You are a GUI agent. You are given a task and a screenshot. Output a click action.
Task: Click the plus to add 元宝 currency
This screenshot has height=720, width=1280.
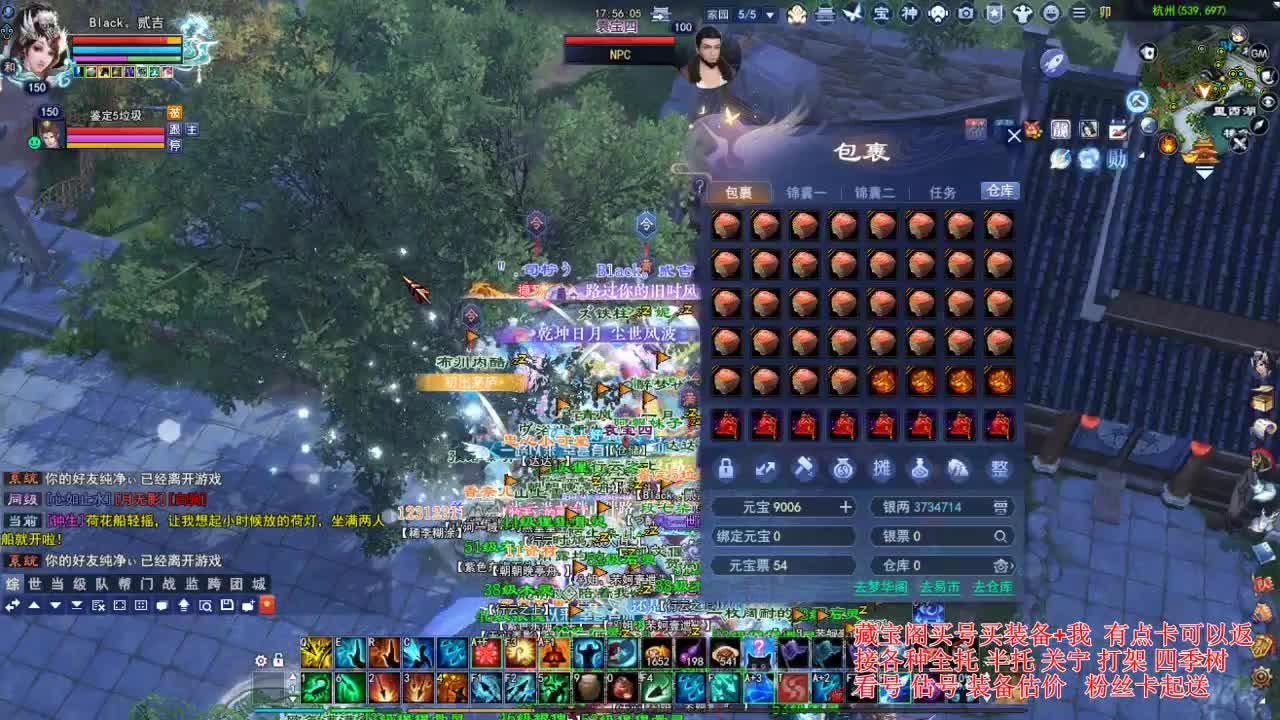tap(846, 507)
